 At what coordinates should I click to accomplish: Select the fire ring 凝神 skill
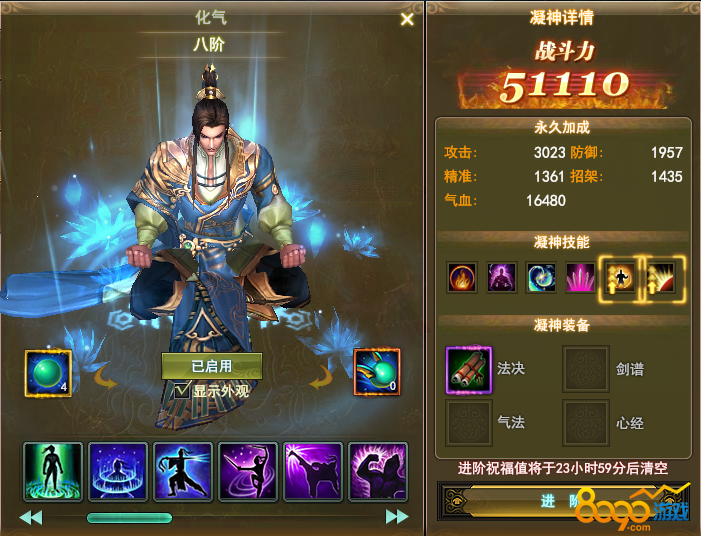click(462, 277)
